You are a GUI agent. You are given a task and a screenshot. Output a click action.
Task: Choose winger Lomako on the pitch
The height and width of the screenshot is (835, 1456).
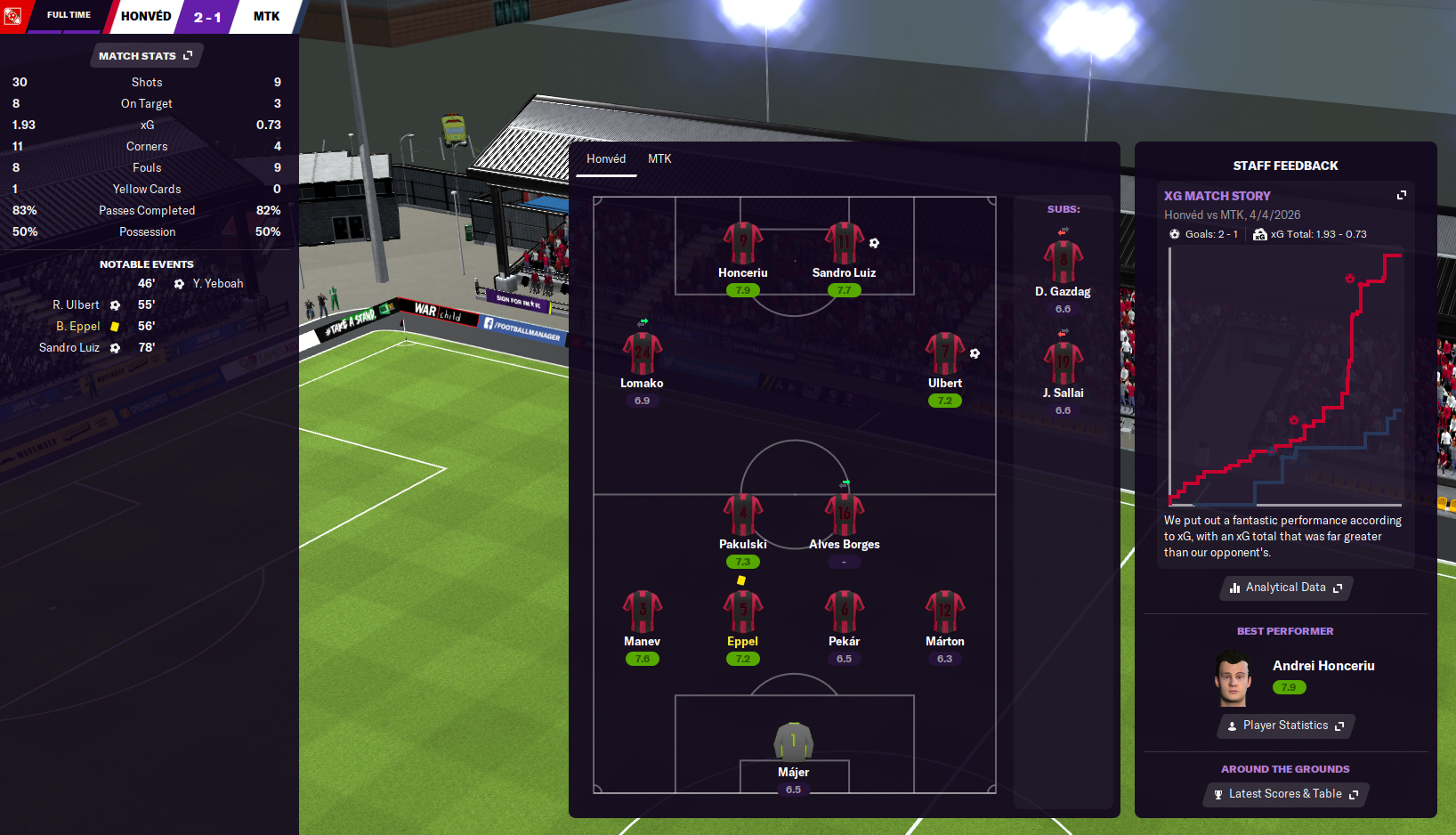pyautogui.click(x=642, y=354)
